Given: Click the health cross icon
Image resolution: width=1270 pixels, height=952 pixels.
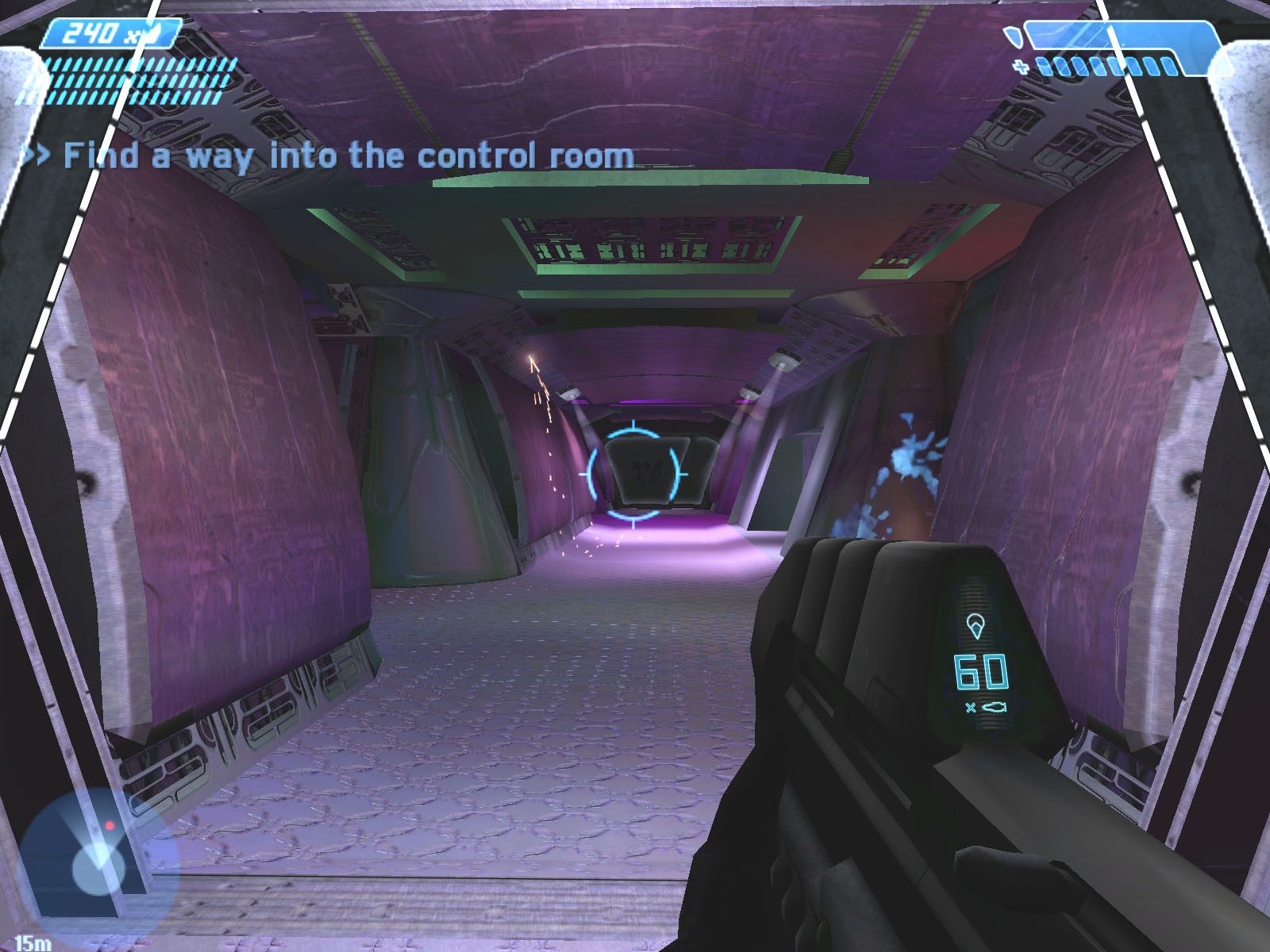Looking at the screenshot, I should (1021, 68).
